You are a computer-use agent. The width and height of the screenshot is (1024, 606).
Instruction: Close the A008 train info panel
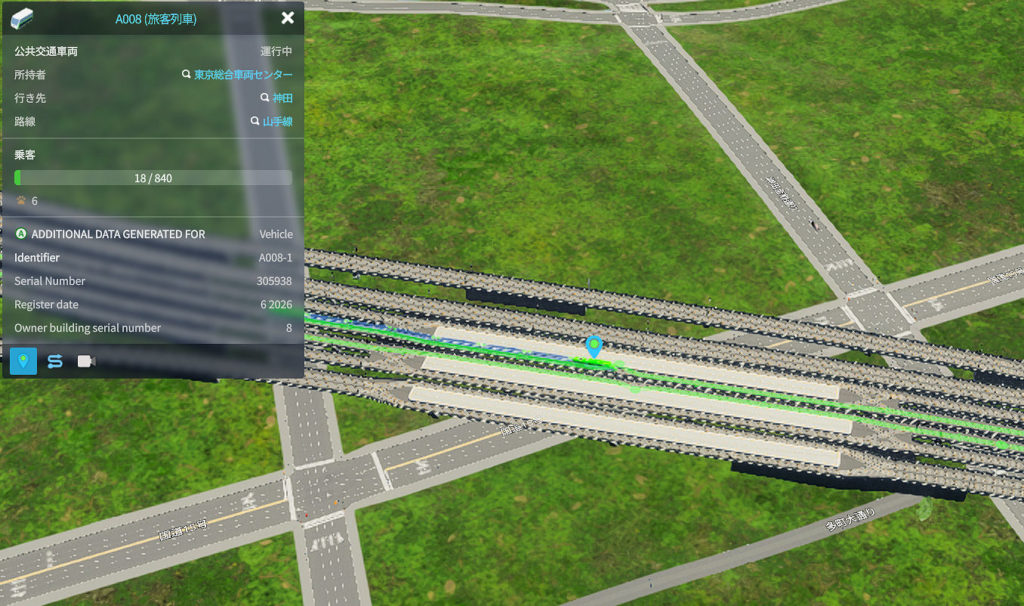click(x=288, y=18)
